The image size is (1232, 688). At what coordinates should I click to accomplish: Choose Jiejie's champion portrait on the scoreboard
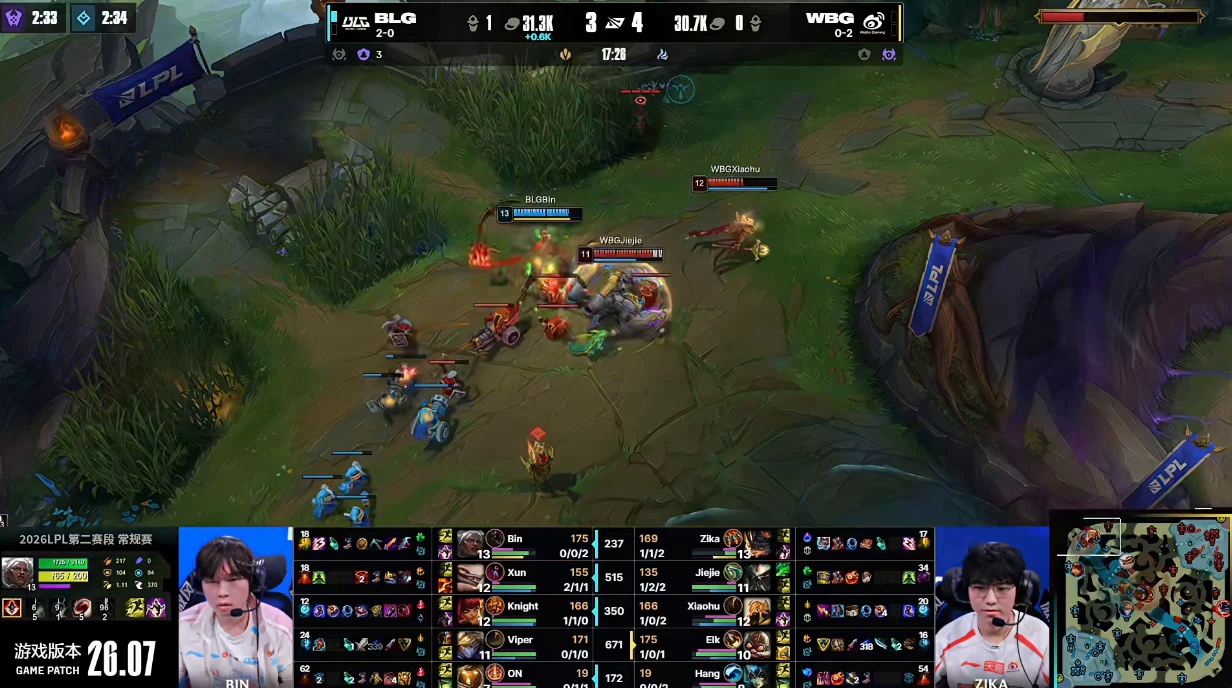[x=757, y=576]
